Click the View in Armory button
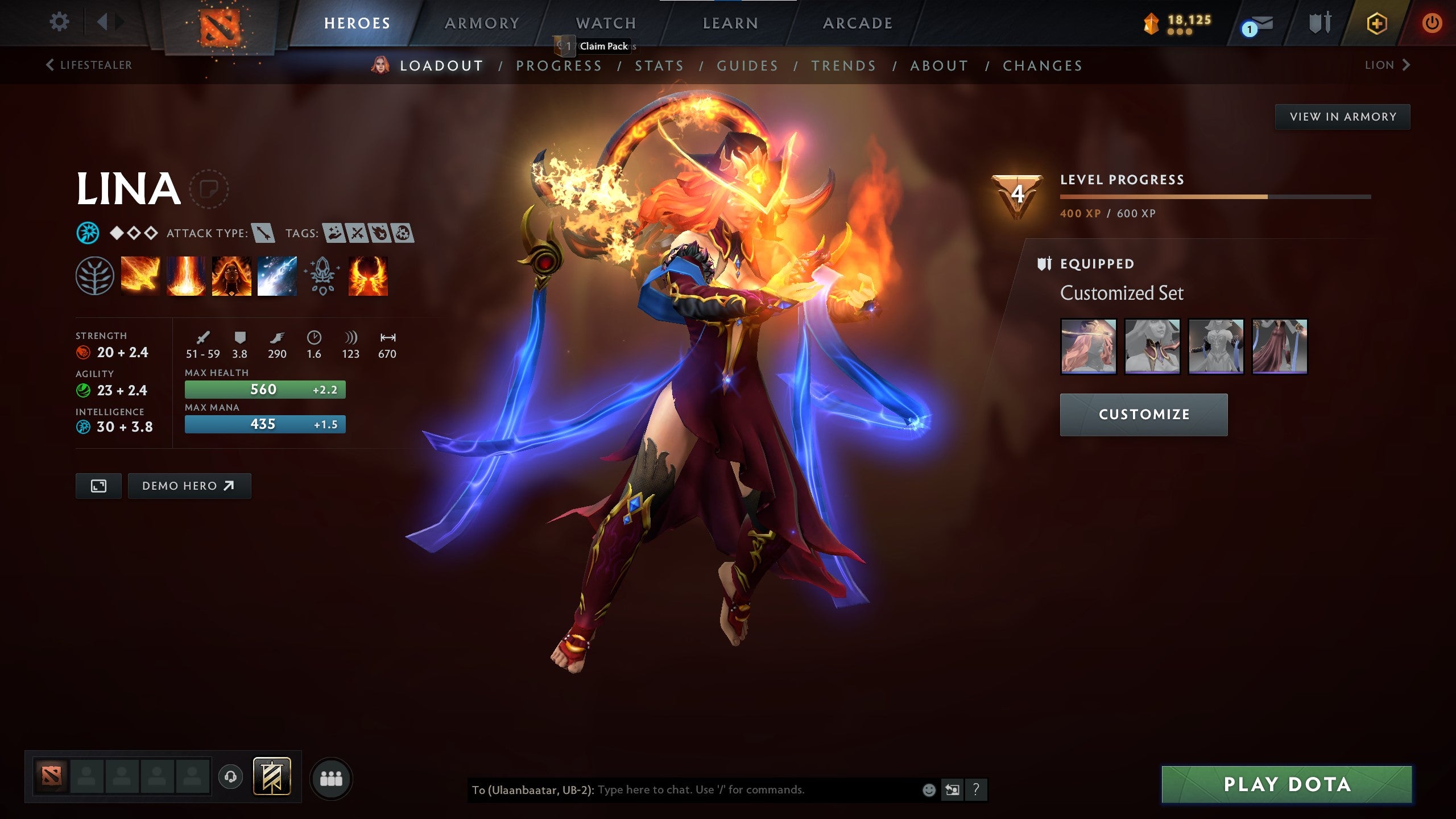 pos(1342,117)
